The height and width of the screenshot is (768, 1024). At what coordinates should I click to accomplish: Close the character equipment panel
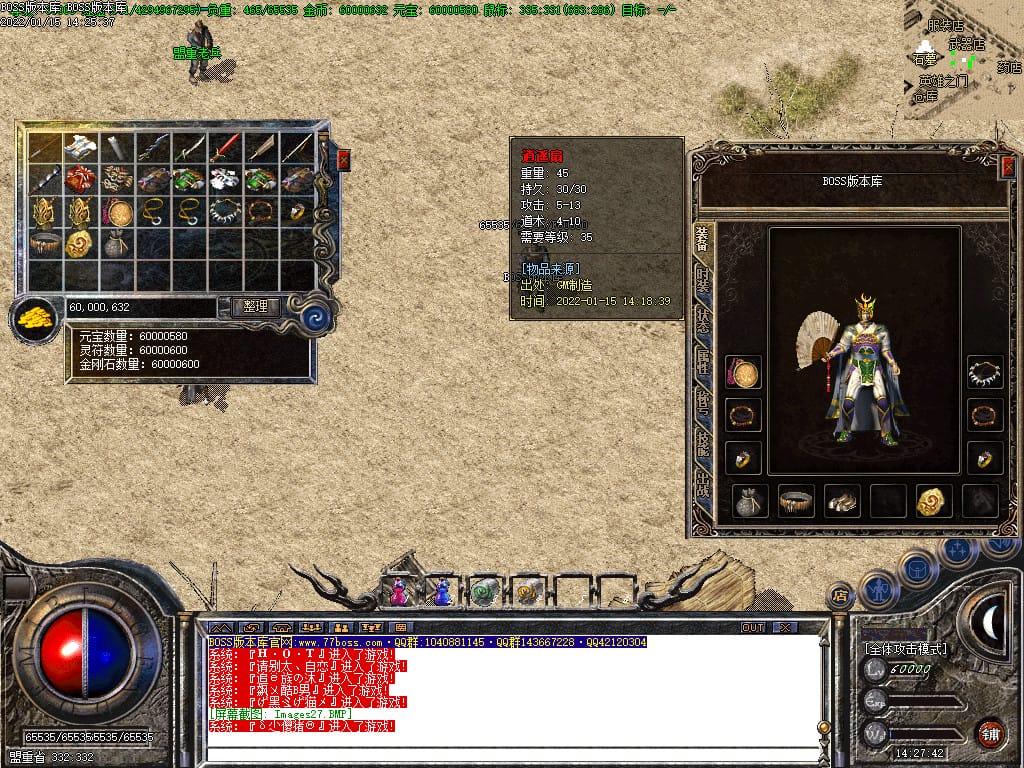tap(1007, 168)
